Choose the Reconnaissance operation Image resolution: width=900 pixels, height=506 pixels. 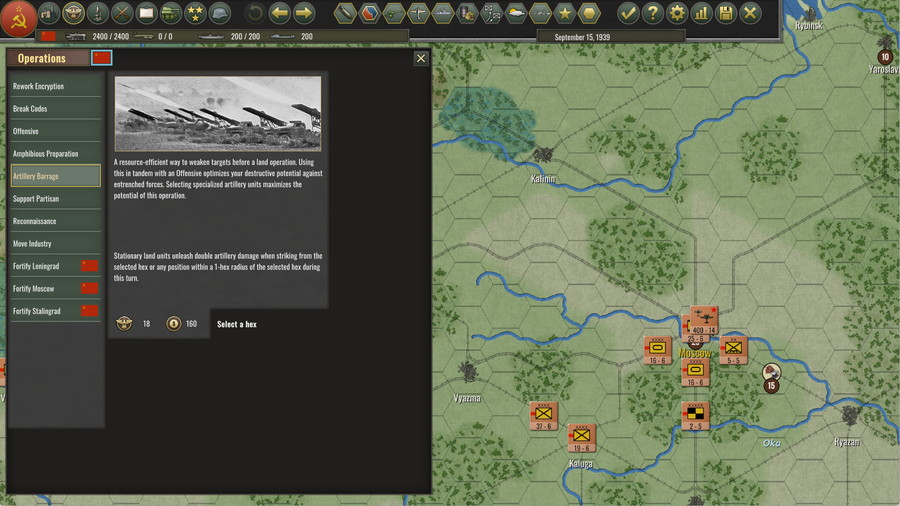click(55, 221)
